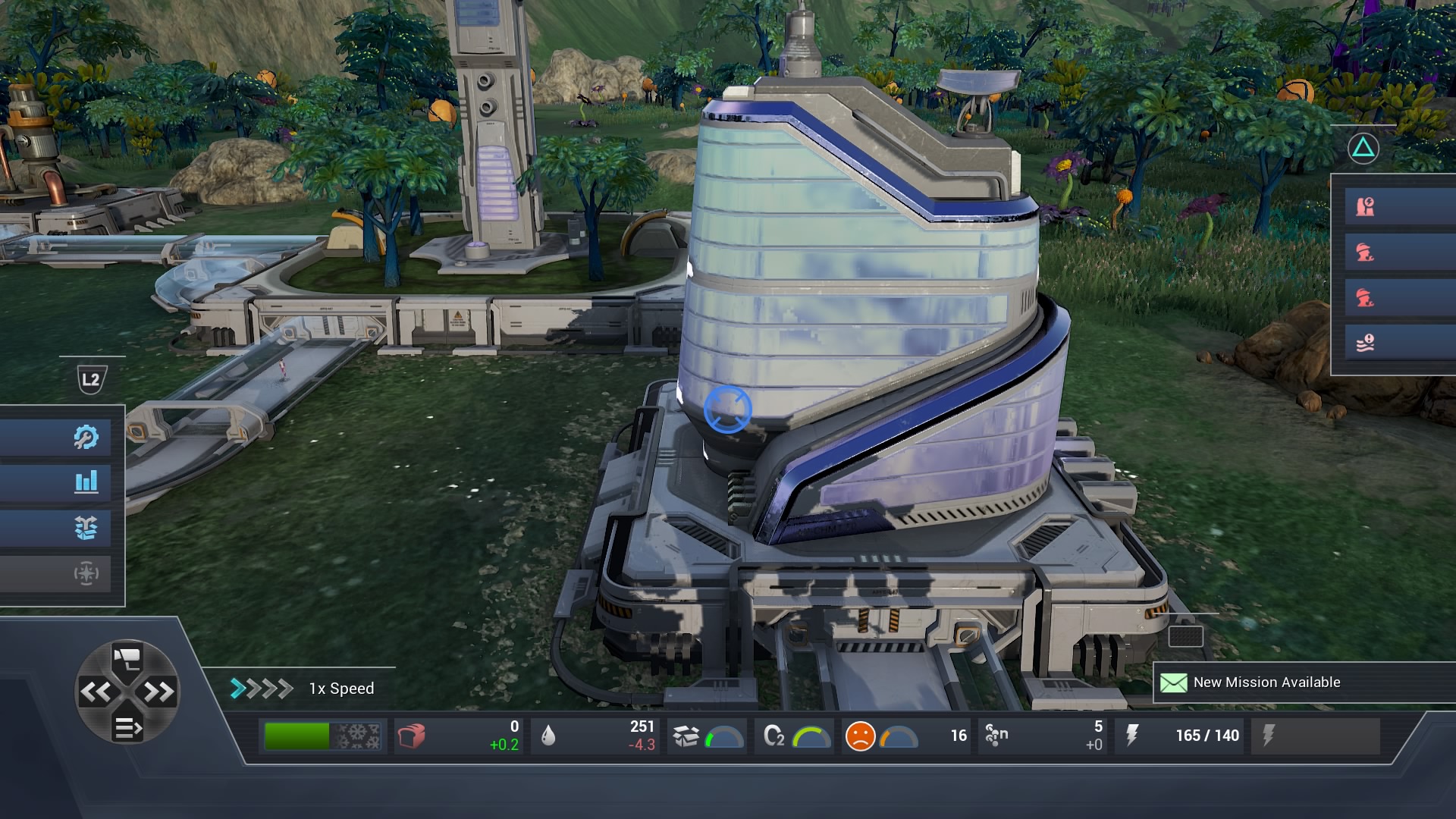Open the New Mission Available notification
The height and width of the screenshot is (819, 1456).
coord(1266,682)
